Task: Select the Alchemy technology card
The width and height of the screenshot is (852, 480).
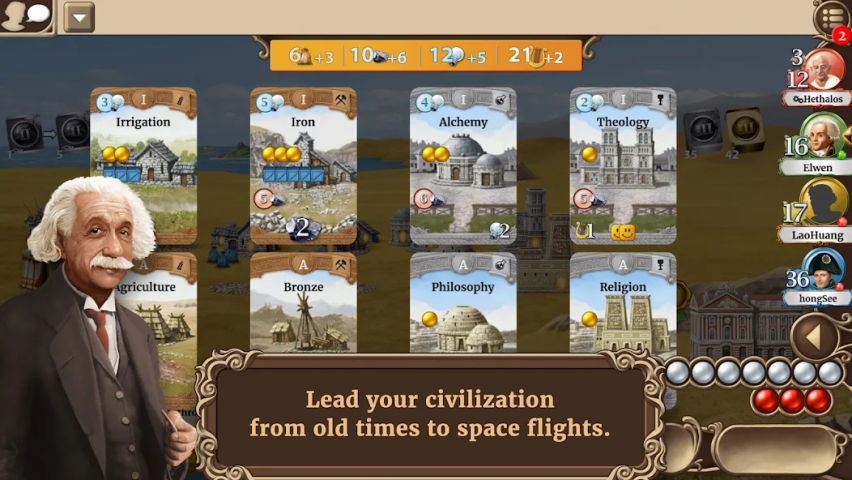Action: point(463,165)
